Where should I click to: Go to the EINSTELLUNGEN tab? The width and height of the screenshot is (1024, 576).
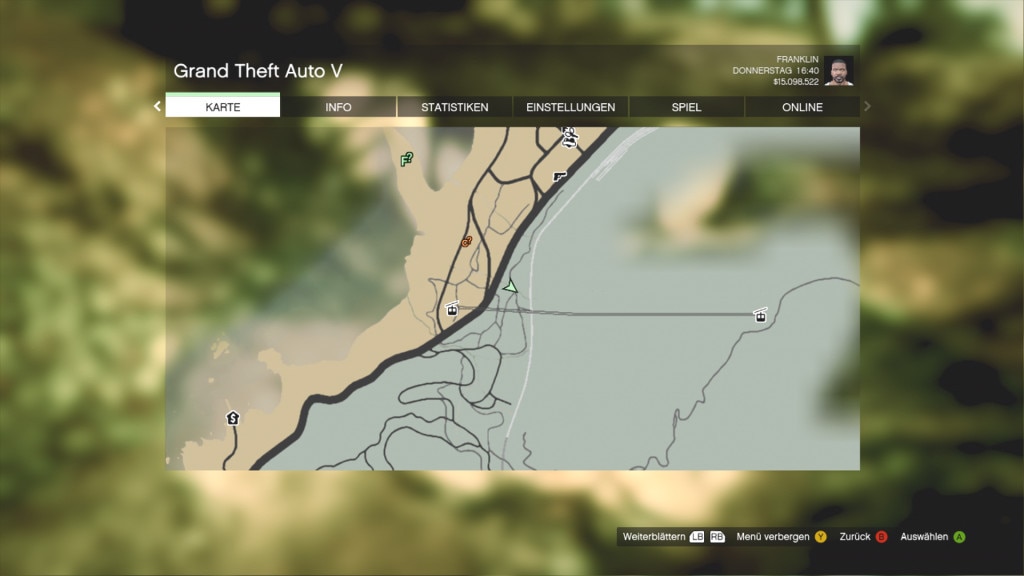click(x=570, y=107)
